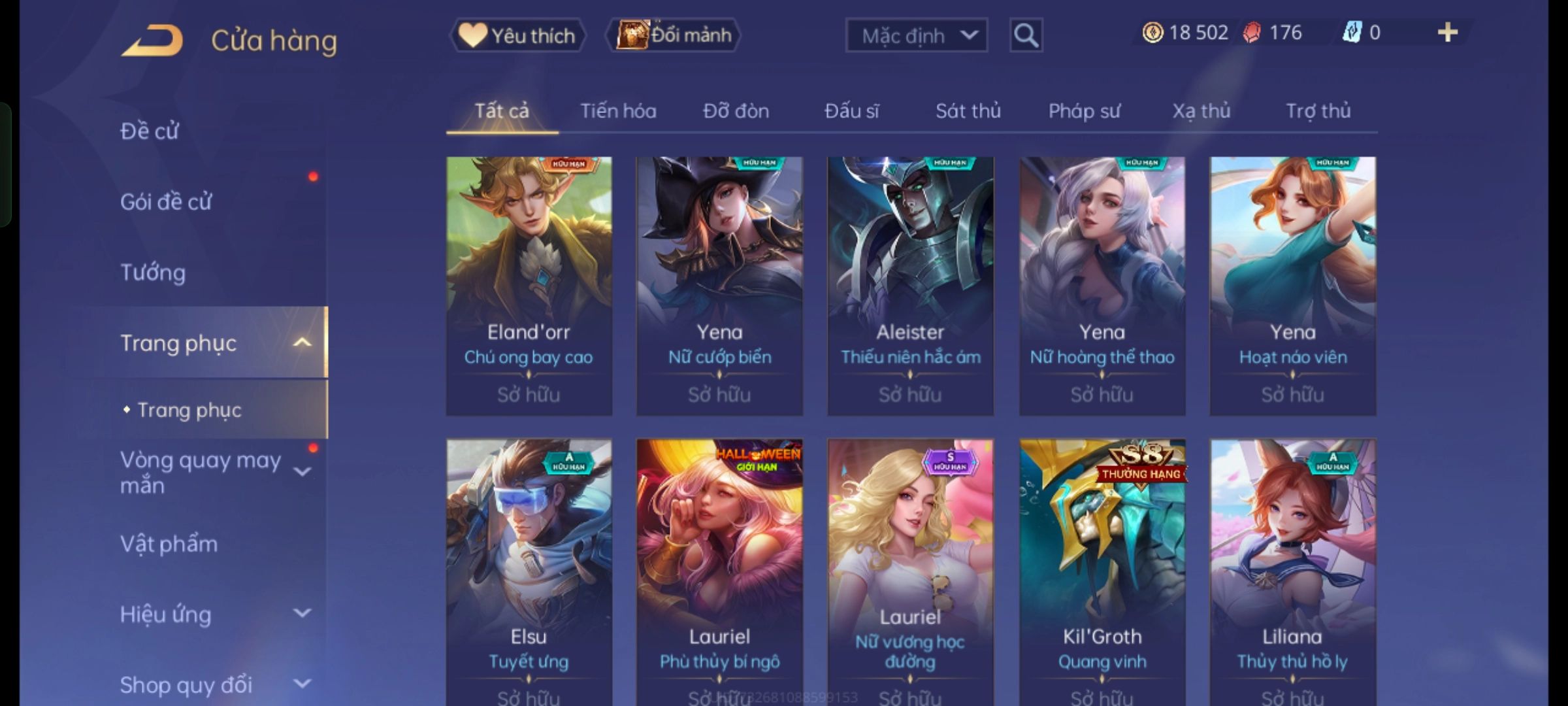Select the Sát thủ category tab

coord(968,111)
